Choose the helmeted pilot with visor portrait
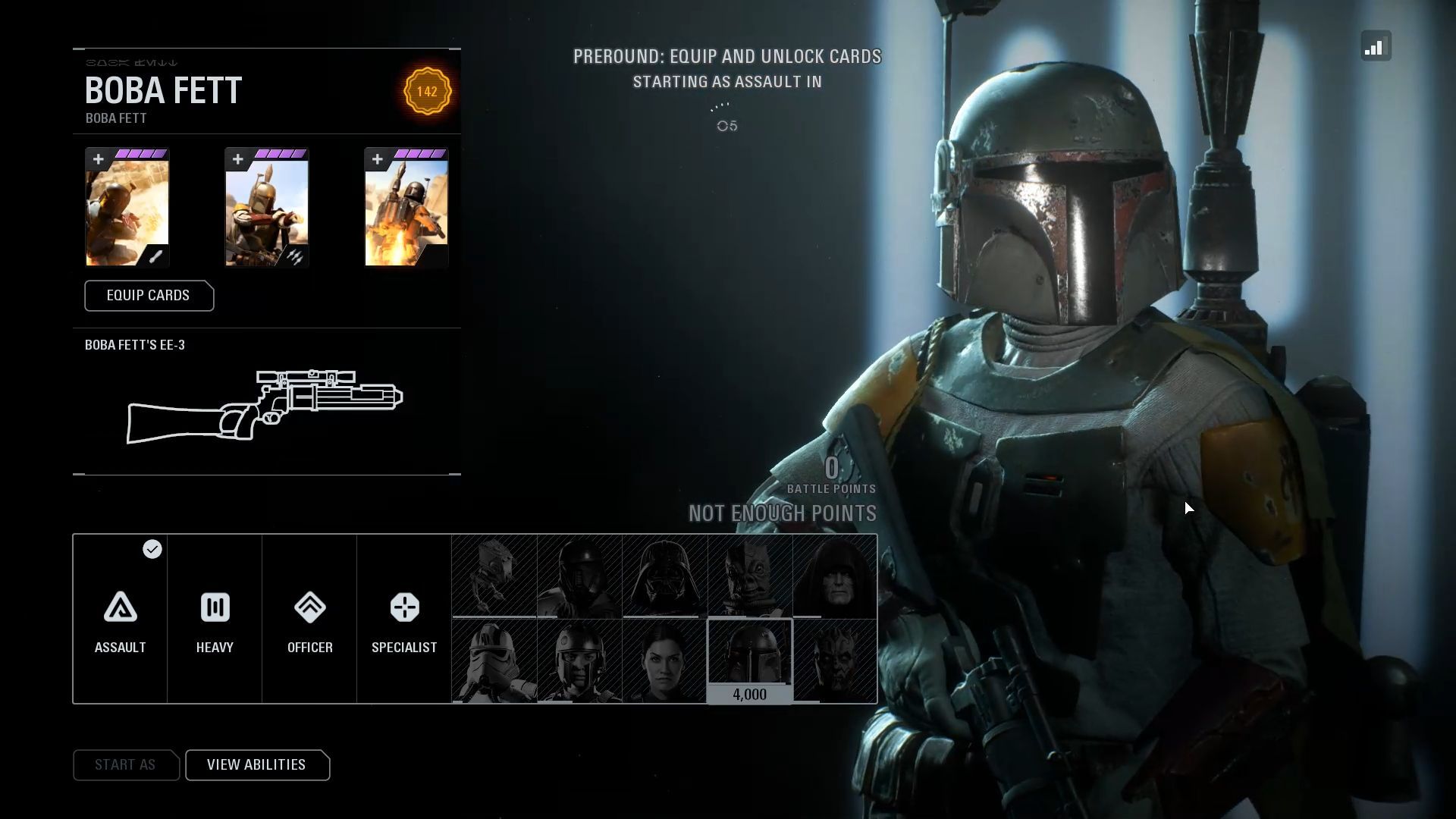 [579, 661]
